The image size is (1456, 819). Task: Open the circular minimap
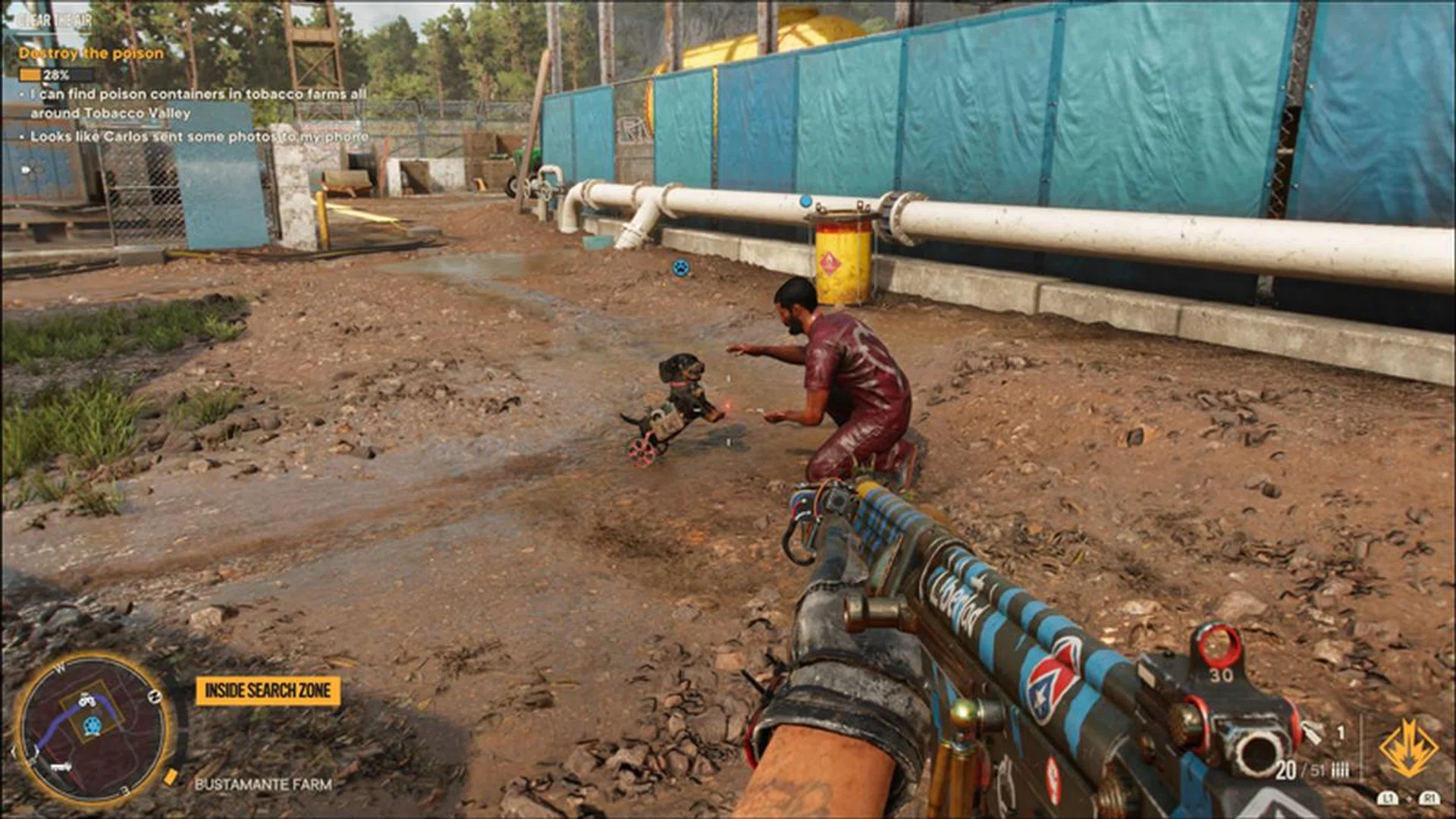tap(93, 730)
